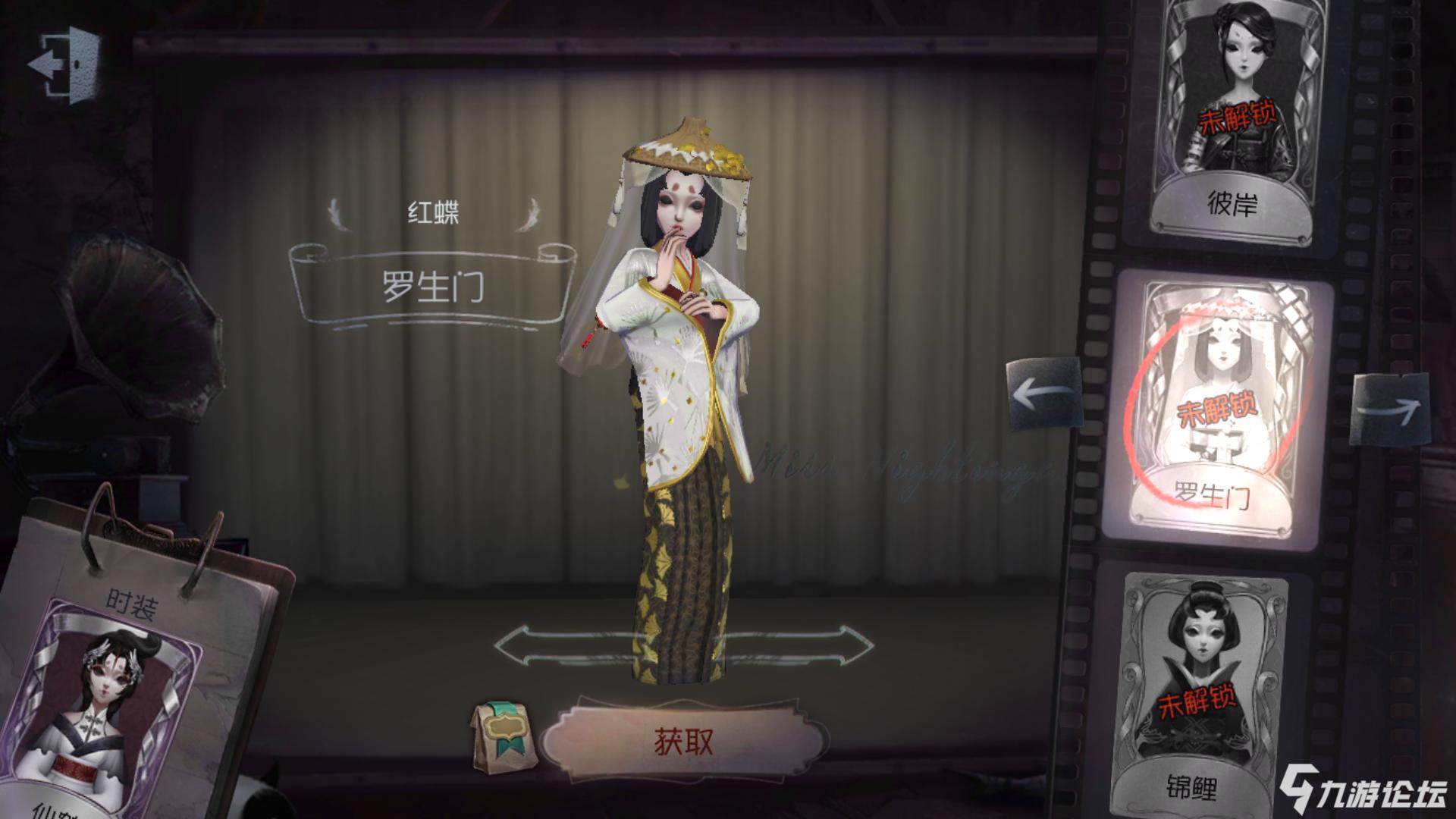Click the left navigation arrow beside the filmstrip
This screenshot has height=819, width=1456.
point(1044,394)
